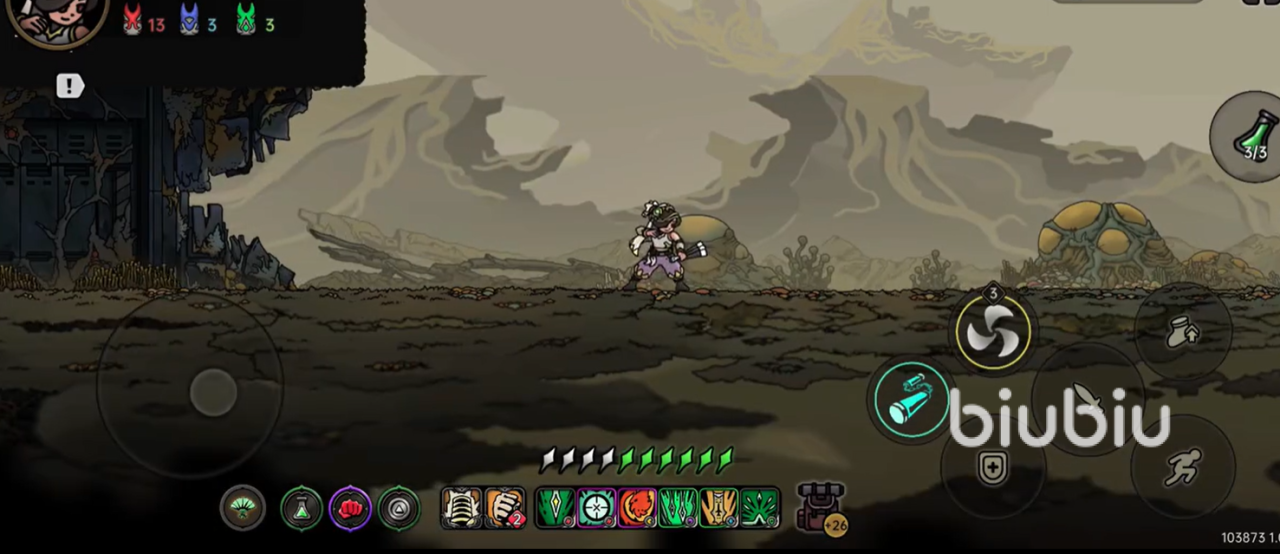Image resolution: width=1280 pixels, height=554 pixels.
Task: Choose the golden pillar skill slot
Action: pyautogui.click(x=719, y=508)
